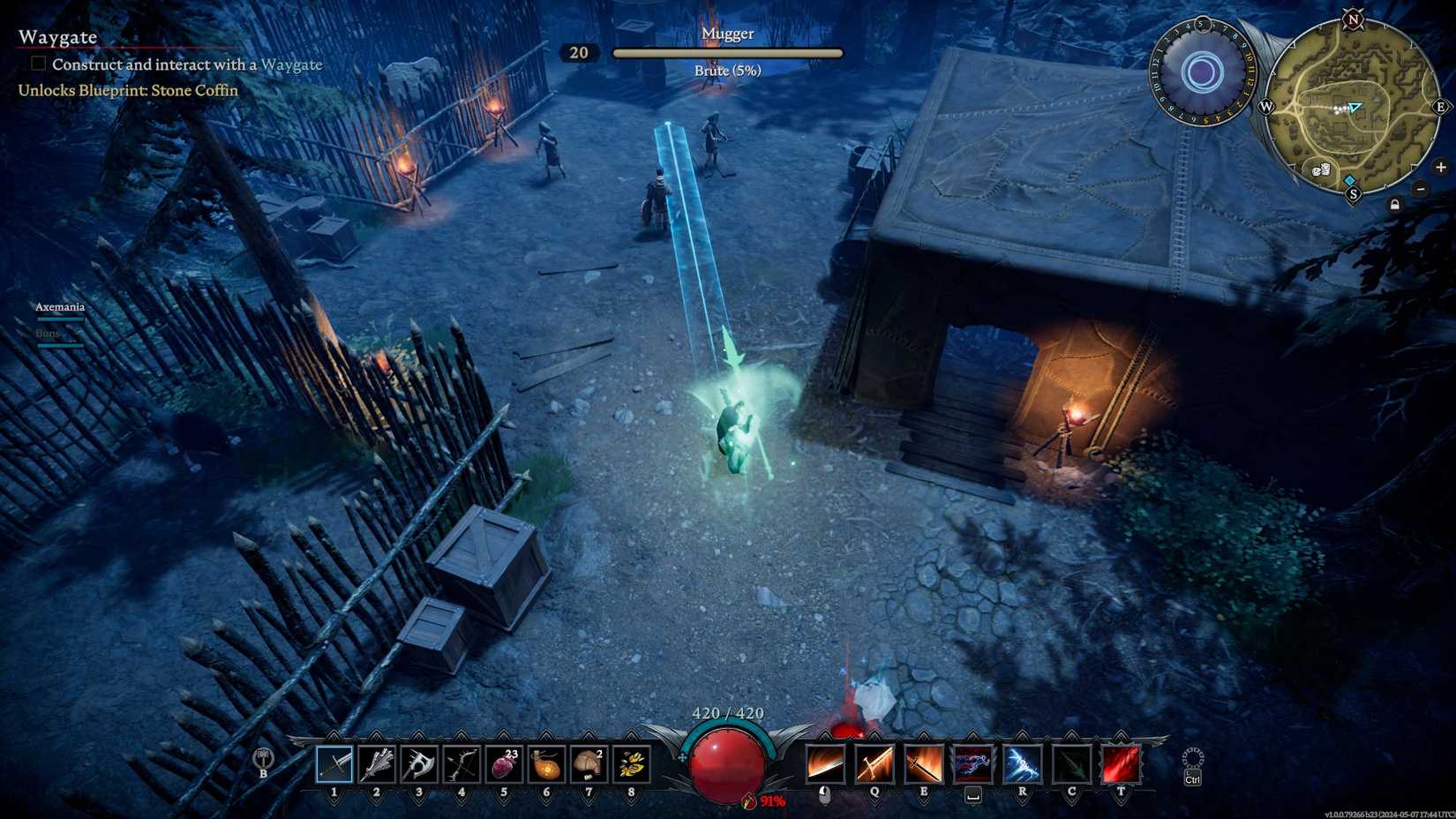This screenshot has height=819, width=1456.
Task: Activate the Q sword ability
Action: coord(875,764)
